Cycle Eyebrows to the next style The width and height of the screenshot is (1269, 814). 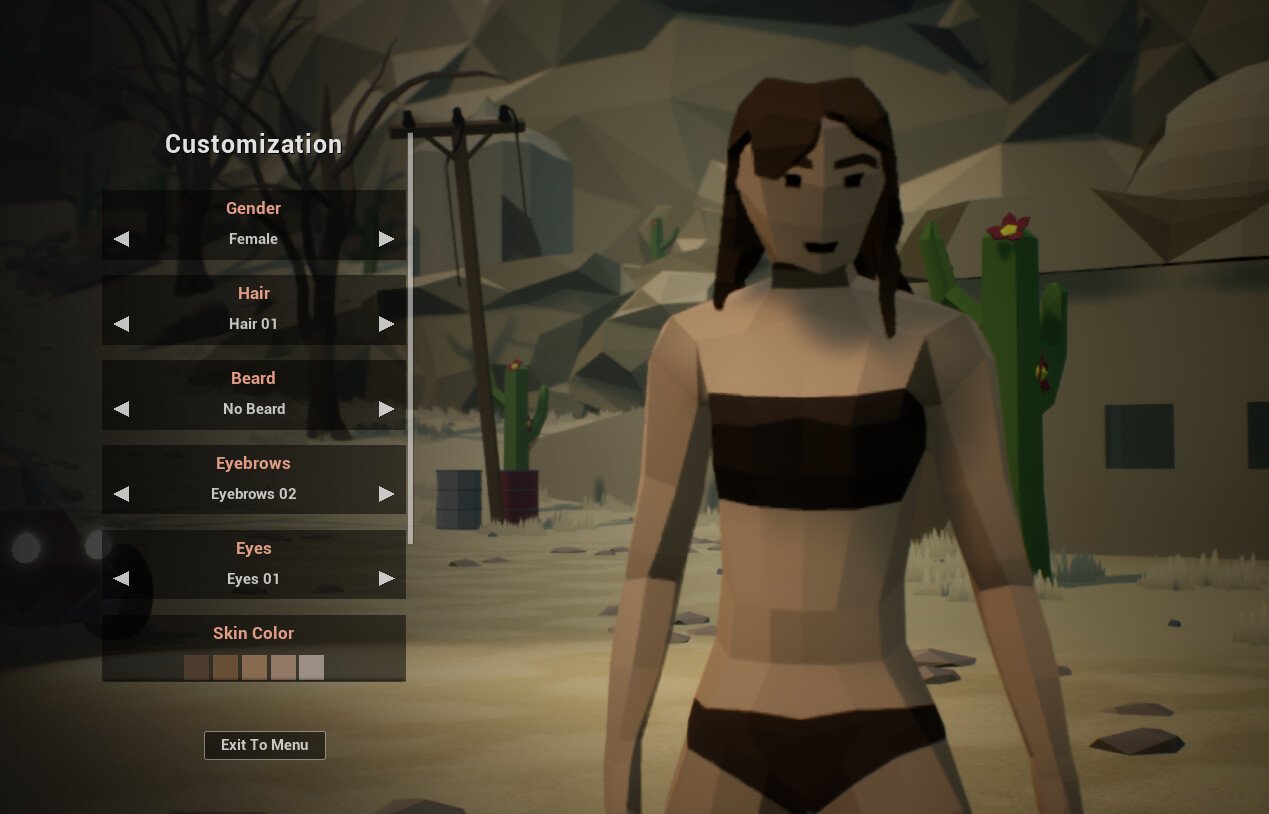pyautogui.click(x=386, y=494)
